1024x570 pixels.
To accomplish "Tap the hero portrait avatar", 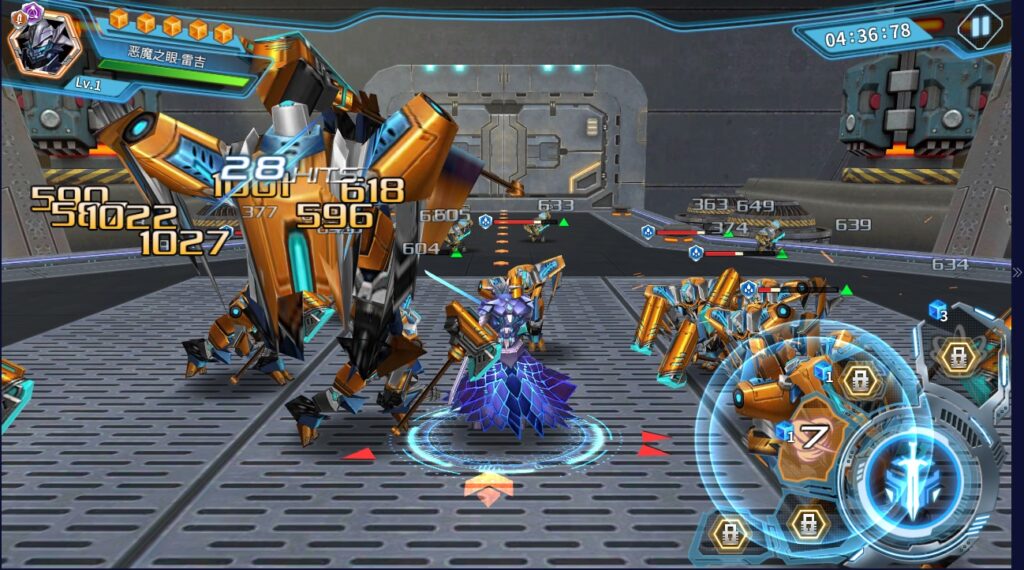I will [x=44, y=43].
